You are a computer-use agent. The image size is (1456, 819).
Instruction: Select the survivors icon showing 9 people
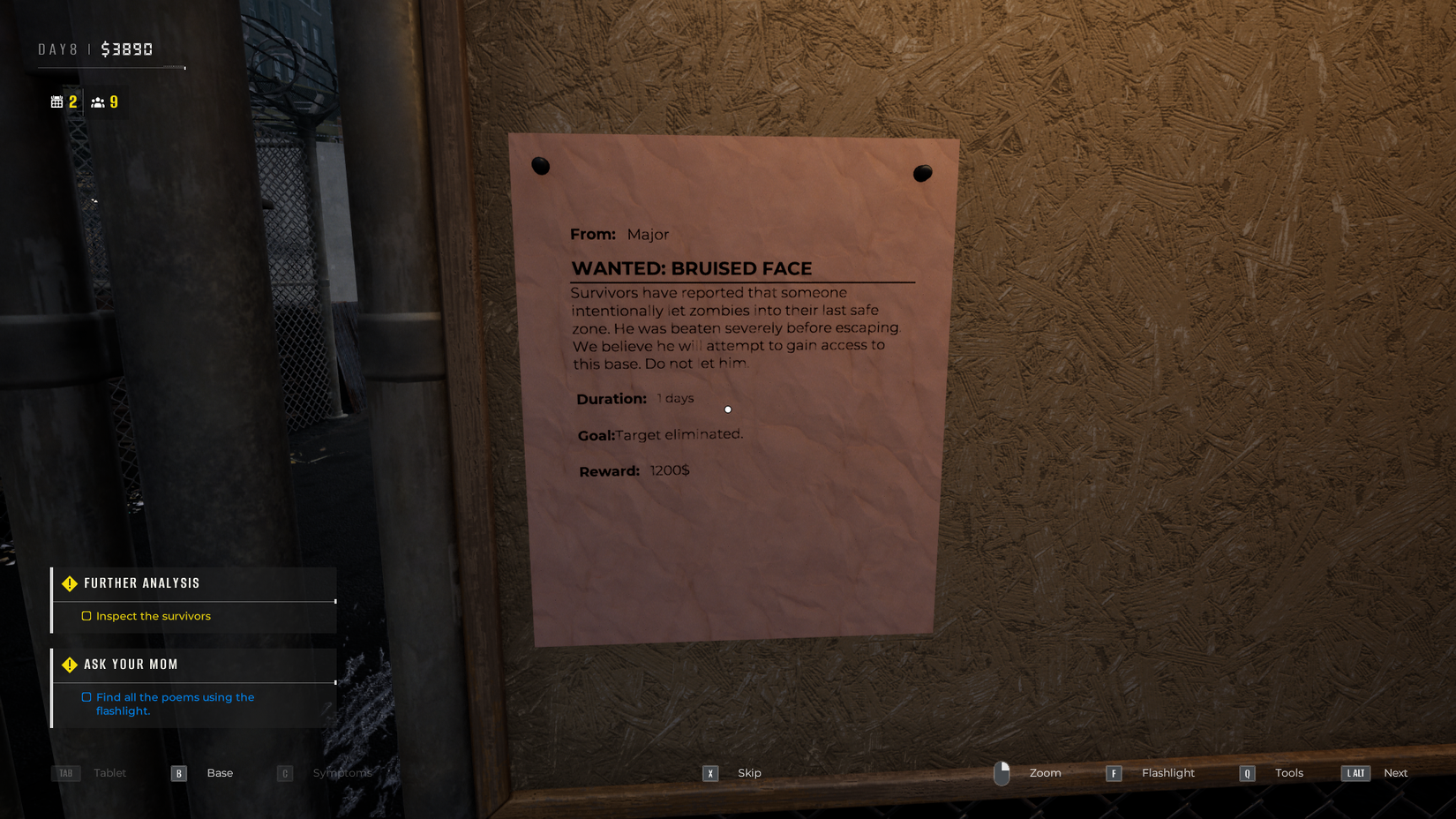coord(99,101)
